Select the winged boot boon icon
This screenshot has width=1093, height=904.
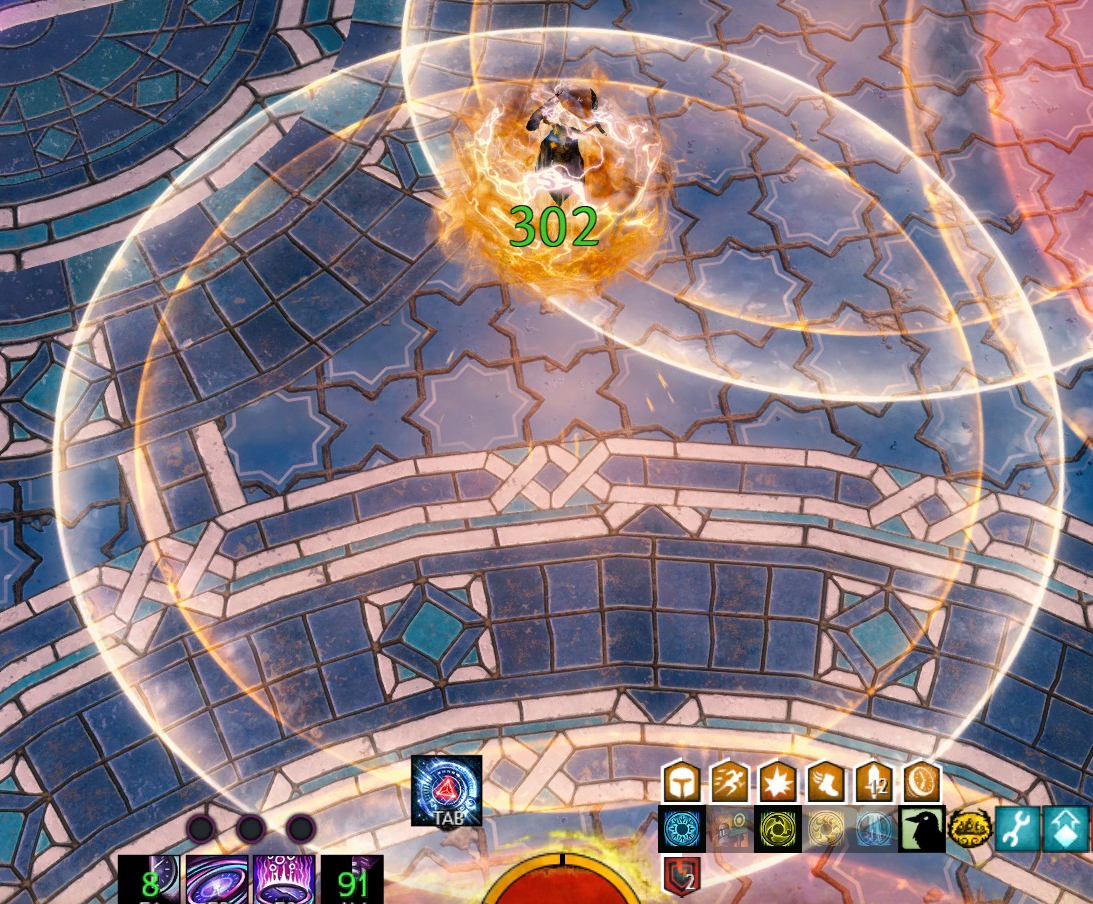824,782
